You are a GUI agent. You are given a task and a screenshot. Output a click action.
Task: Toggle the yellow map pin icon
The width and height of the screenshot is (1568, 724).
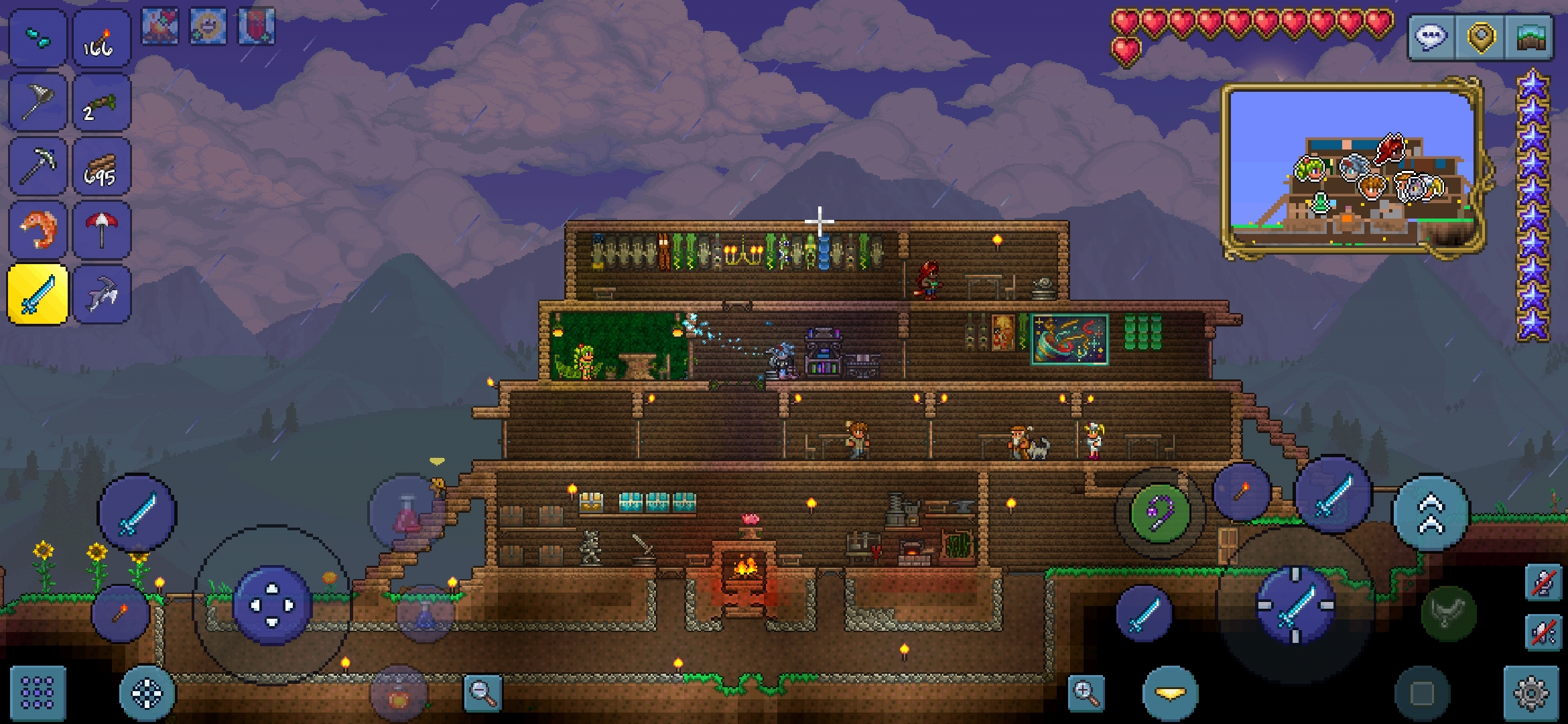(1481, 37)
